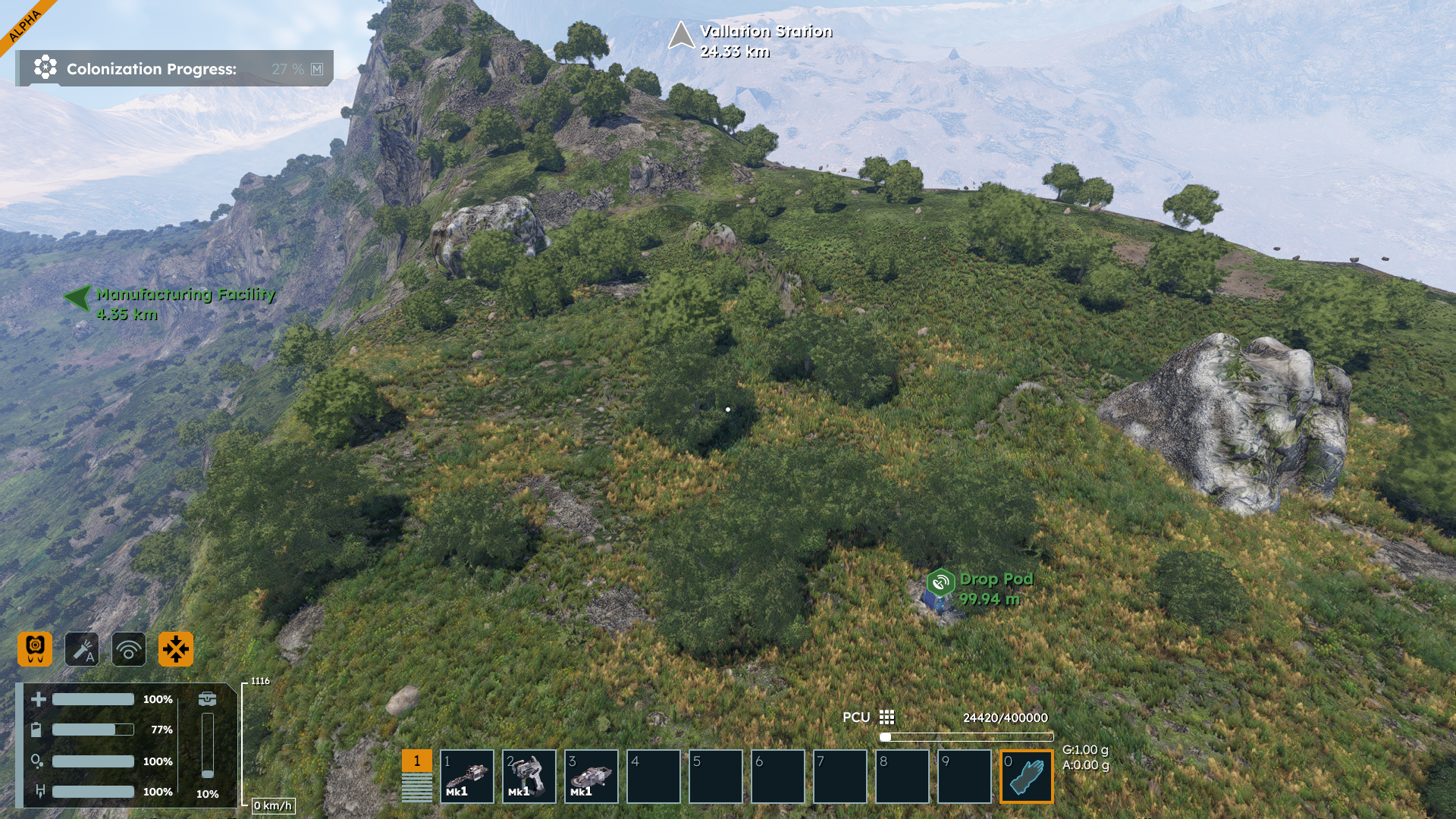
Task: Click the orange toolbar page 1 indicator
Action: point(416,761)
